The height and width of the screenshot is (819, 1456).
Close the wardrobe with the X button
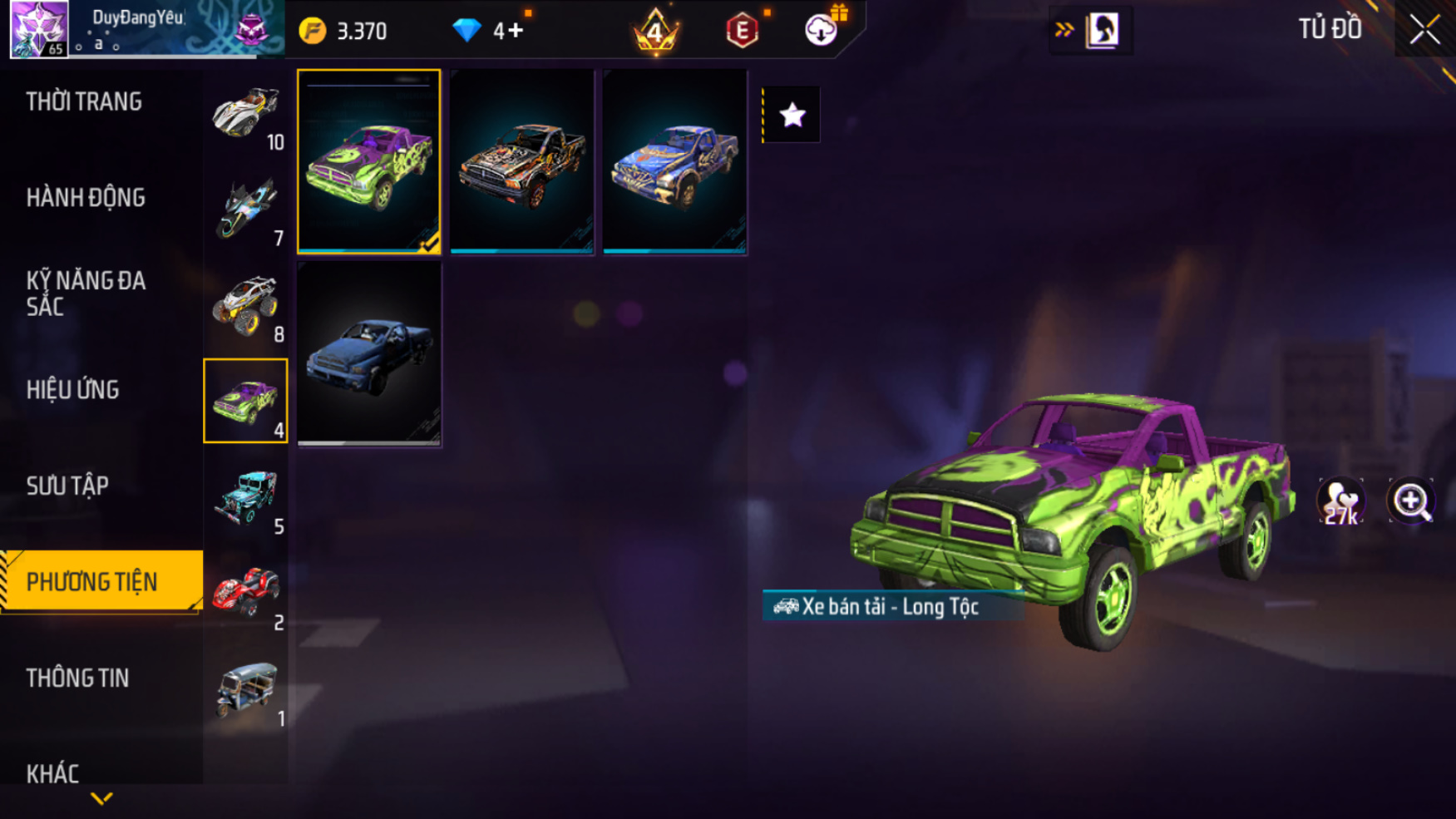[1424, 30]
